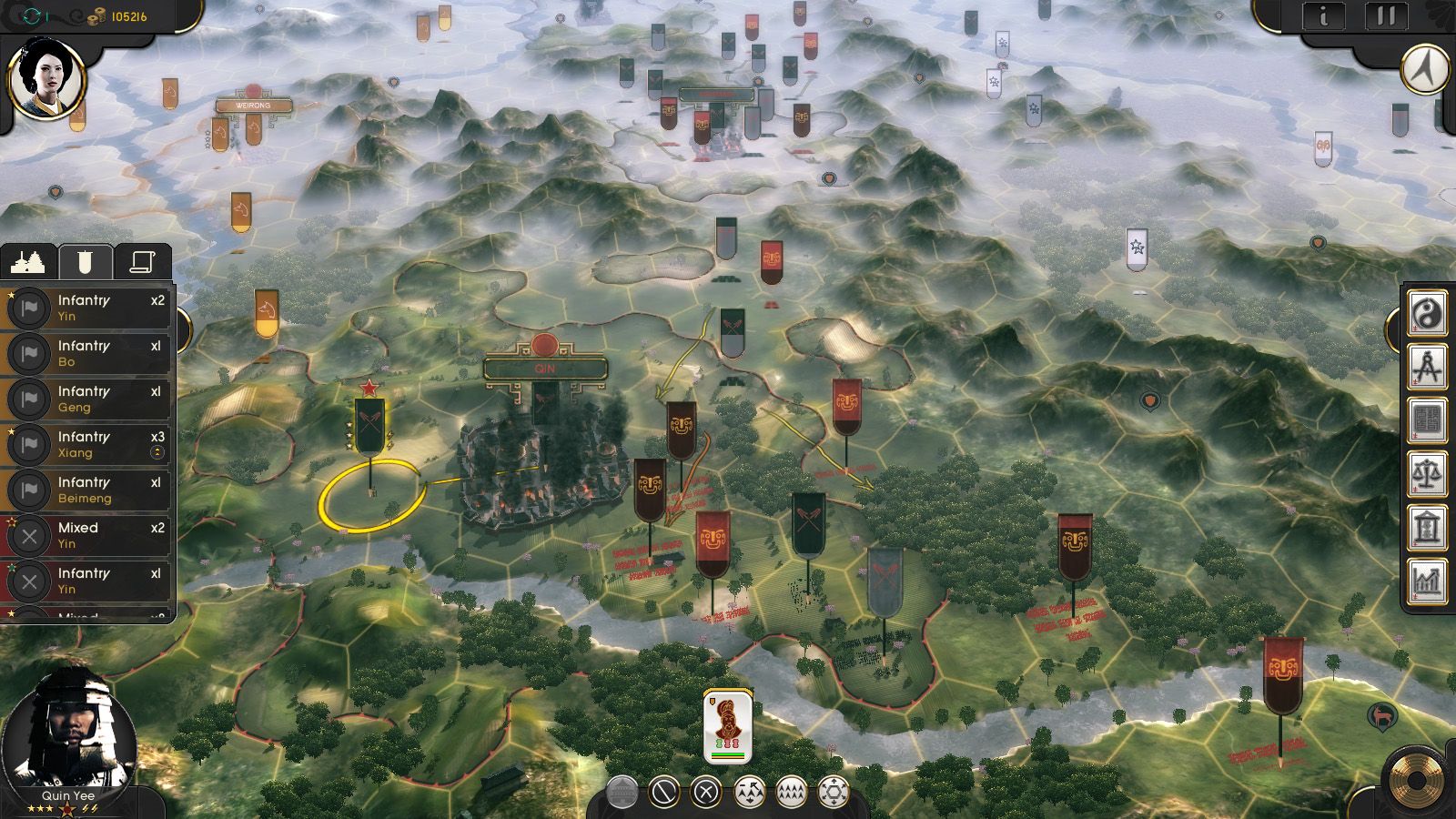Select the Infantry Beimeng army row
This screenshot has width=1456, height=819.
88,490
